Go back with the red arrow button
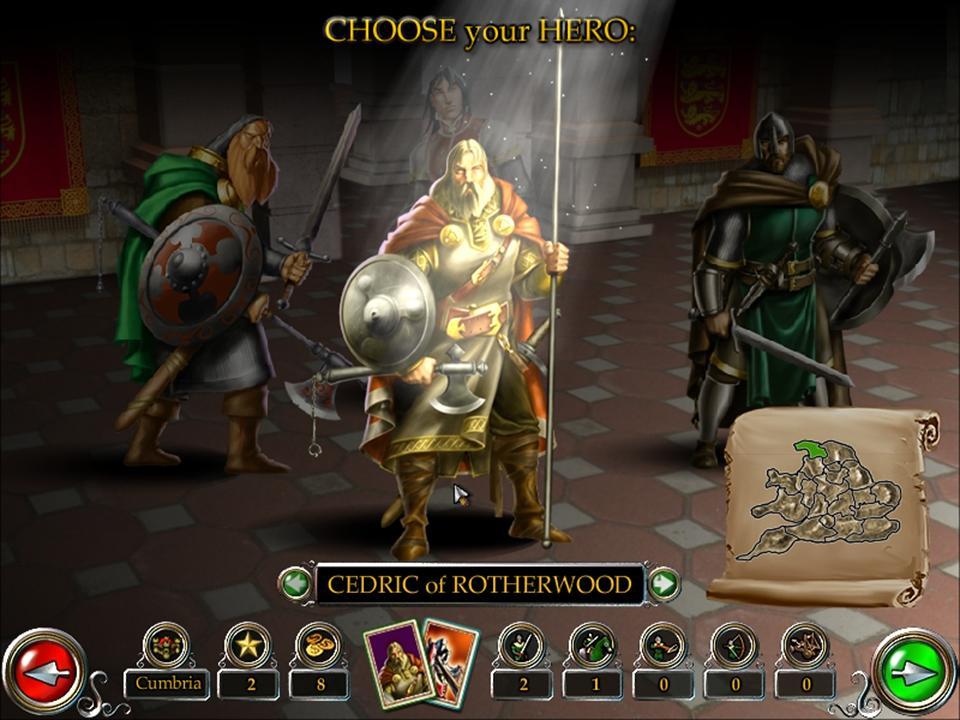 coord(43,673)
